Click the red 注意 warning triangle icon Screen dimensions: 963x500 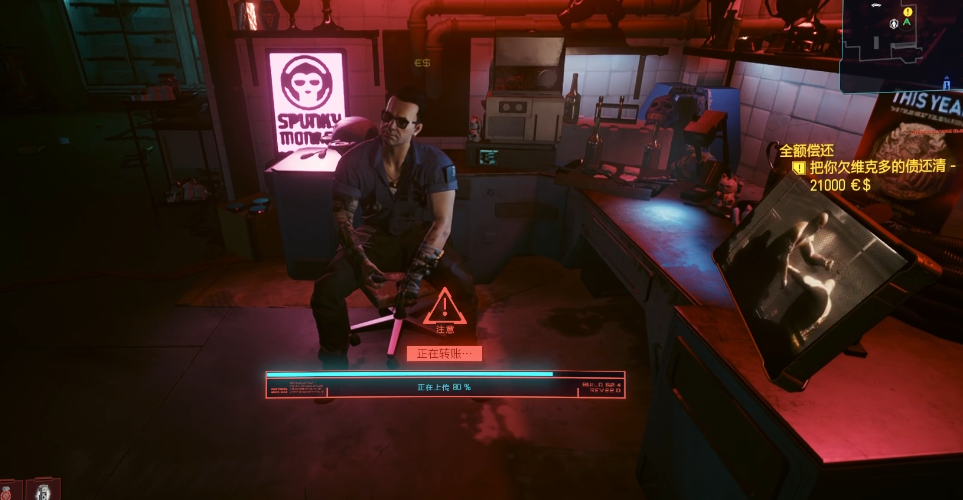[444, 306]
